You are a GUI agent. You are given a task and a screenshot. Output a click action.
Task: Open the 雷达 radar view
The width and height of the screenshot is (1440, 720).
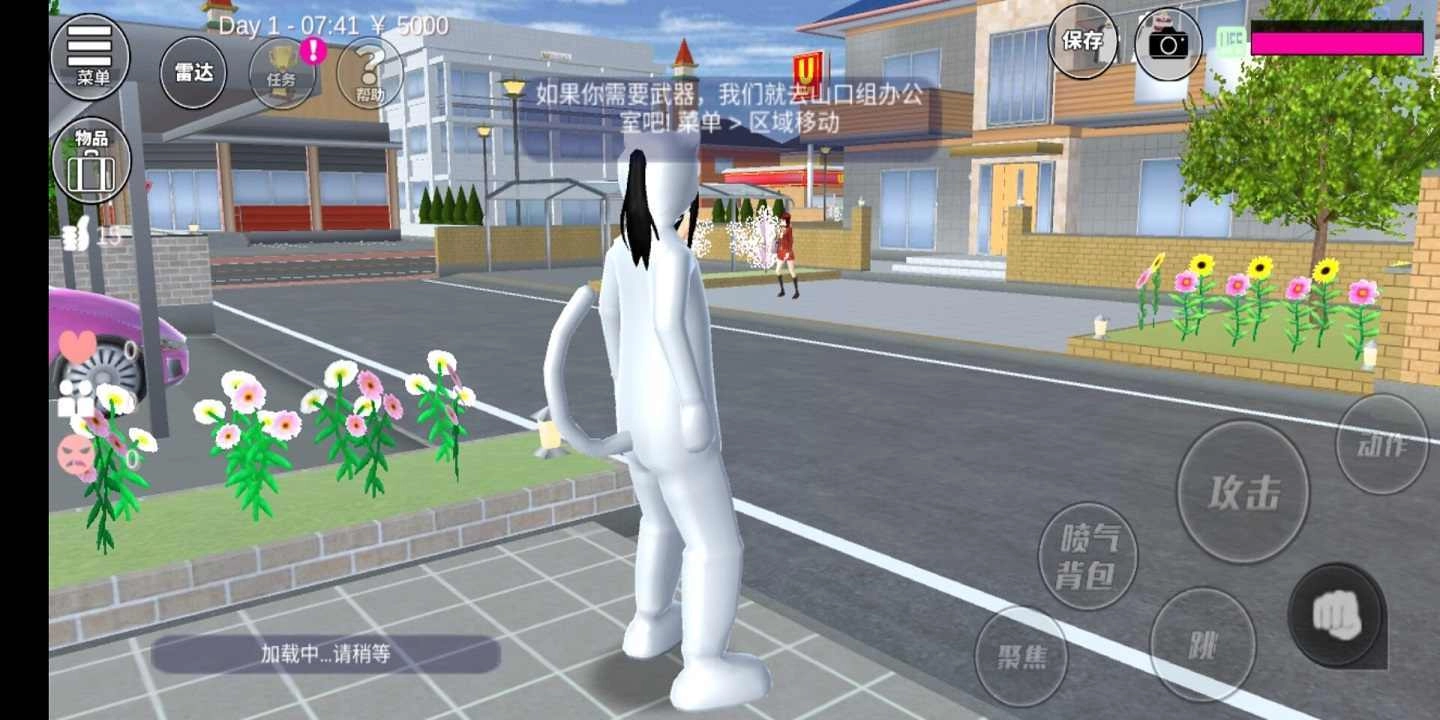192,72
